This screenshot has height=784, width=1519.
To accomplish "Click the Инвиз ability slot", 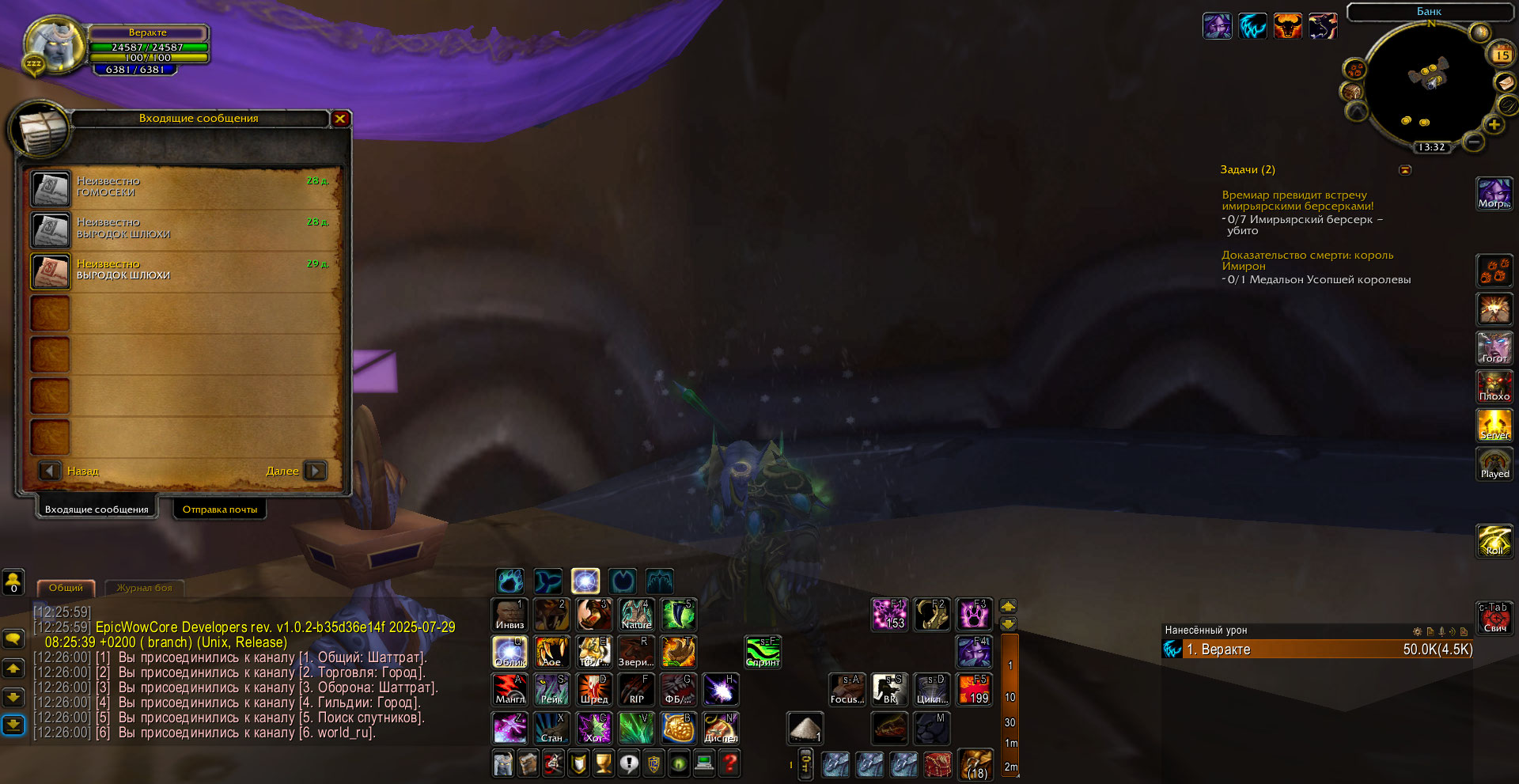I will coord(510,615).
